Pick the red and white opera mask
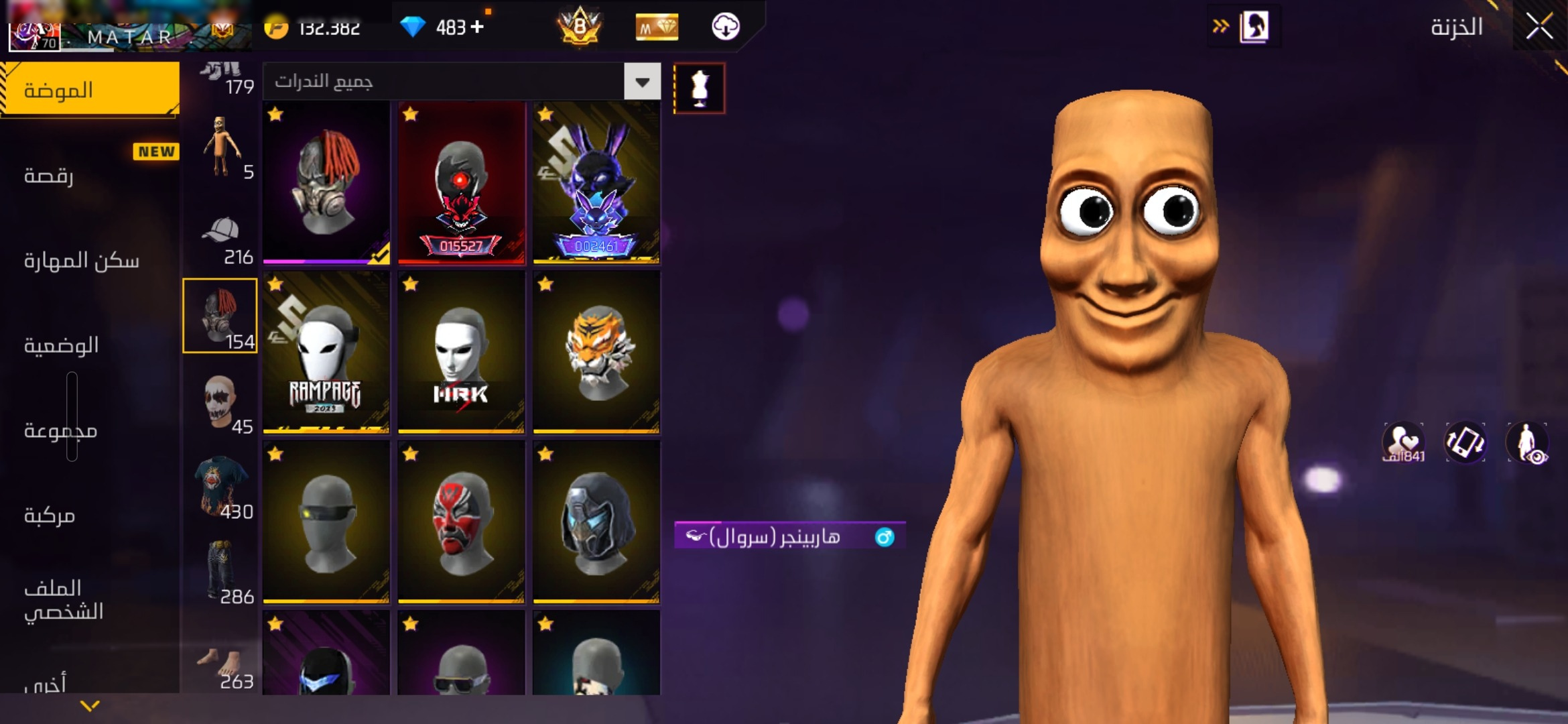The height and width of the screenshot is (724, 1568). tap(461, 522)
